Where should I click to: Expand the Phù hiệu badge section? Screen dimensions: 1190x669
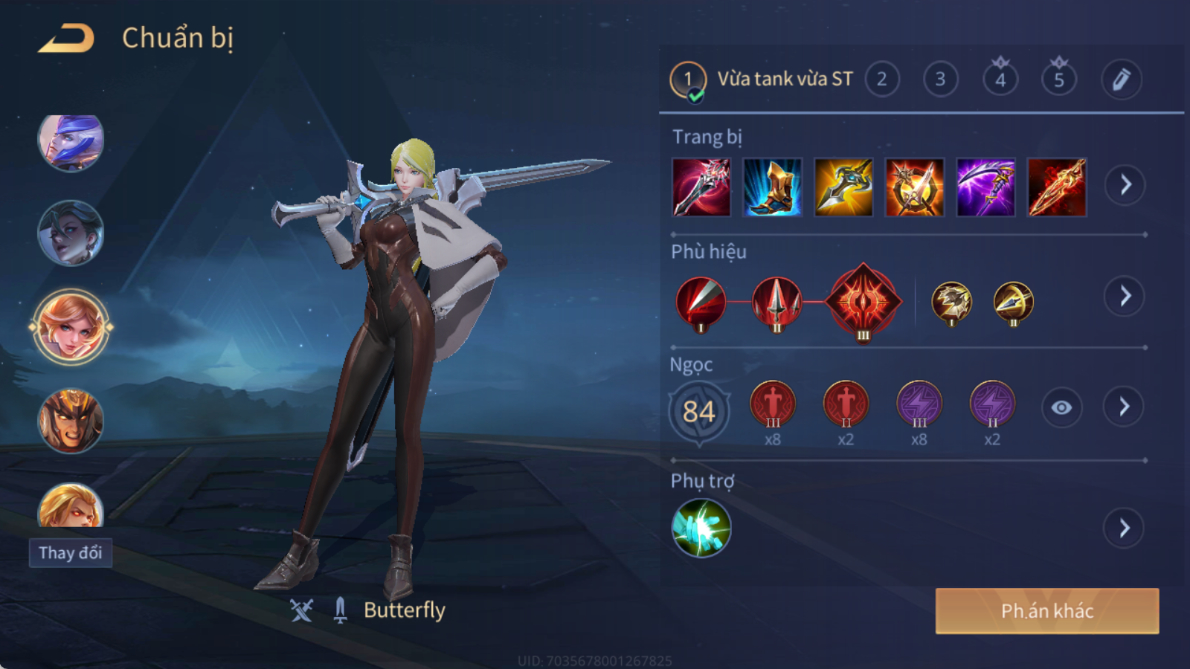[x=1125, y=296]
